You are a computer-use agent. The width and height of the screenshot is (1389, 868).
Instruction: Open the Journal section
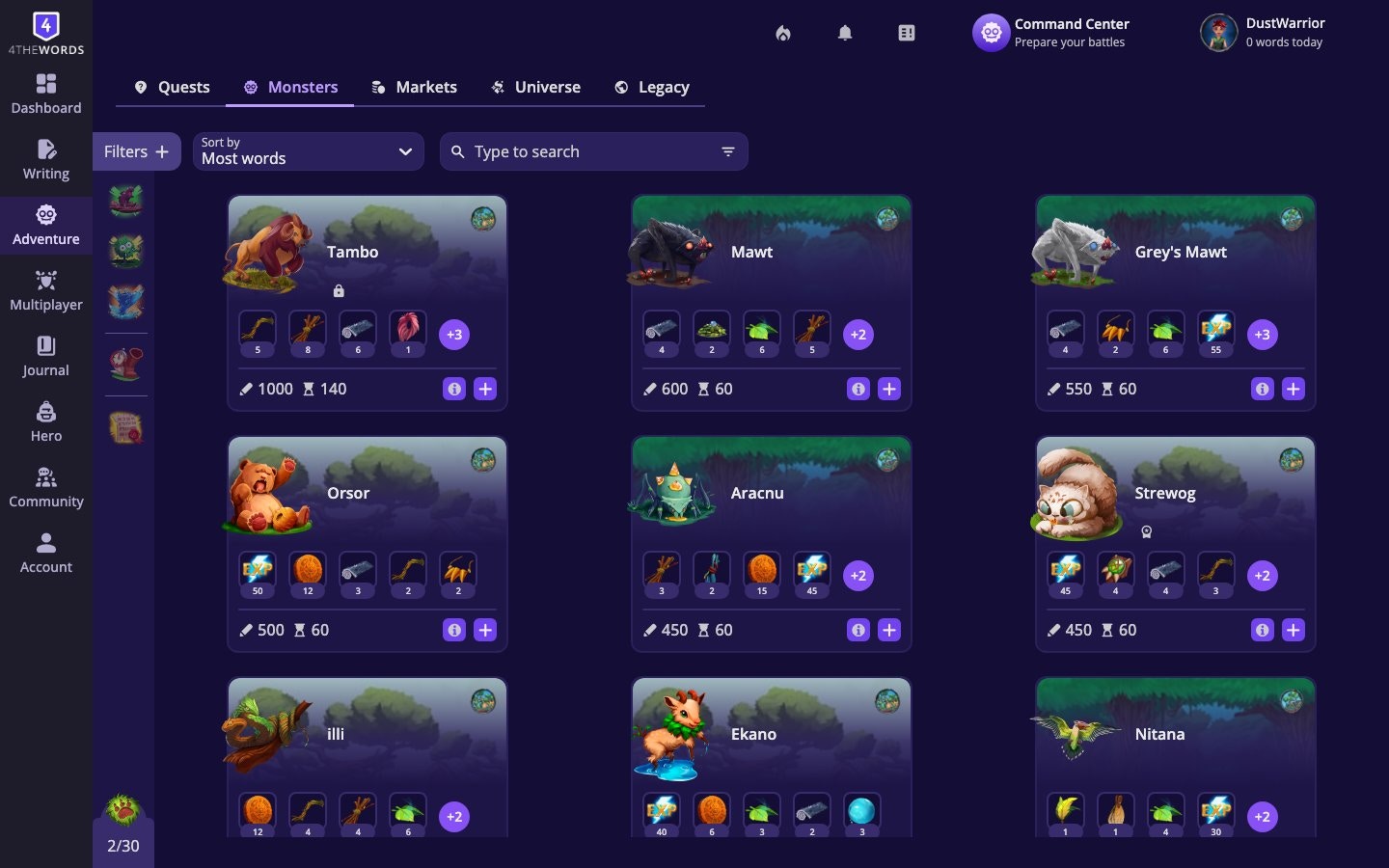coord(45,357)
